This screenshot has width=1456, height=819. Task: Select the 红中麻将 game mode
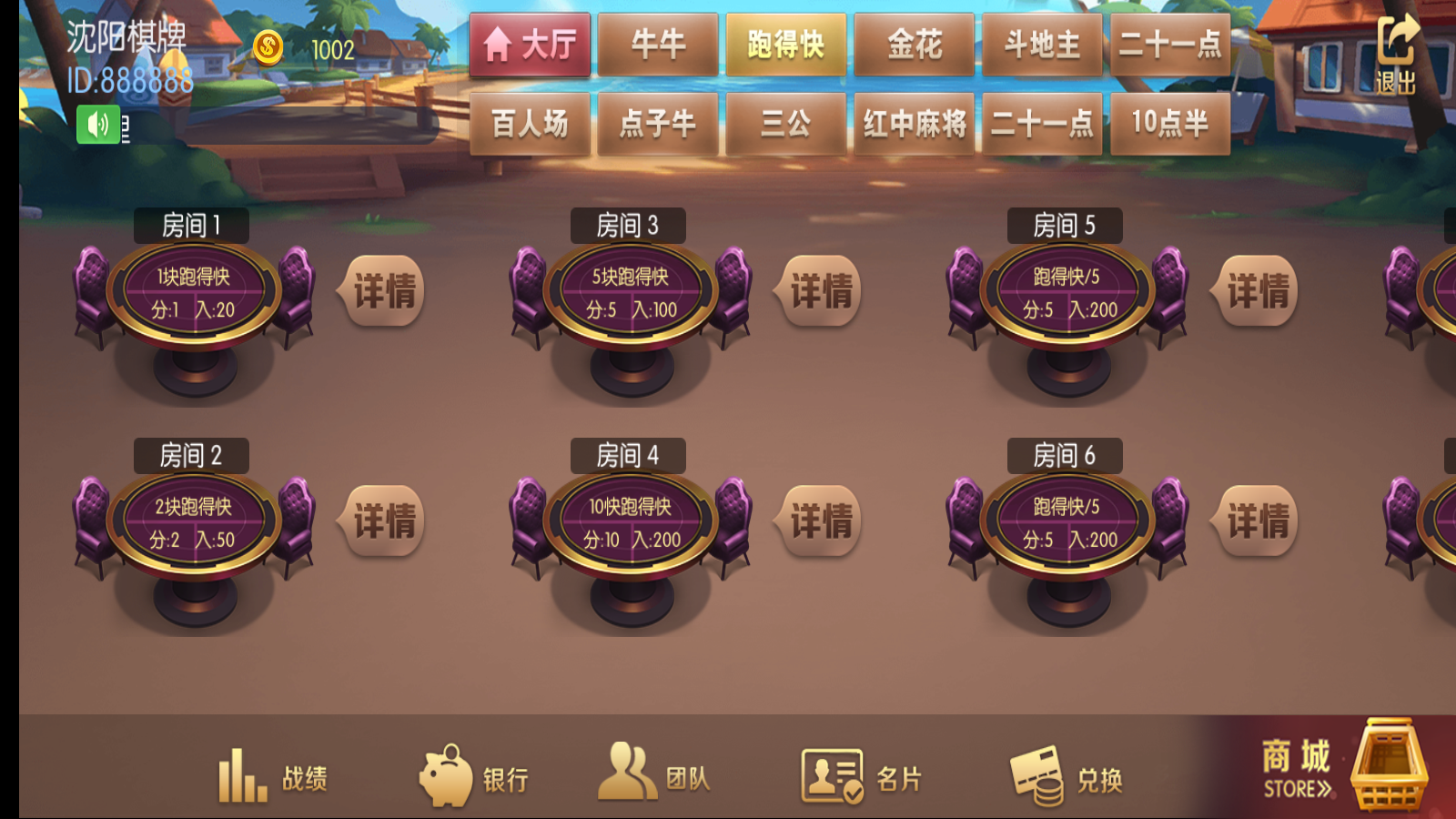[914, 124]
